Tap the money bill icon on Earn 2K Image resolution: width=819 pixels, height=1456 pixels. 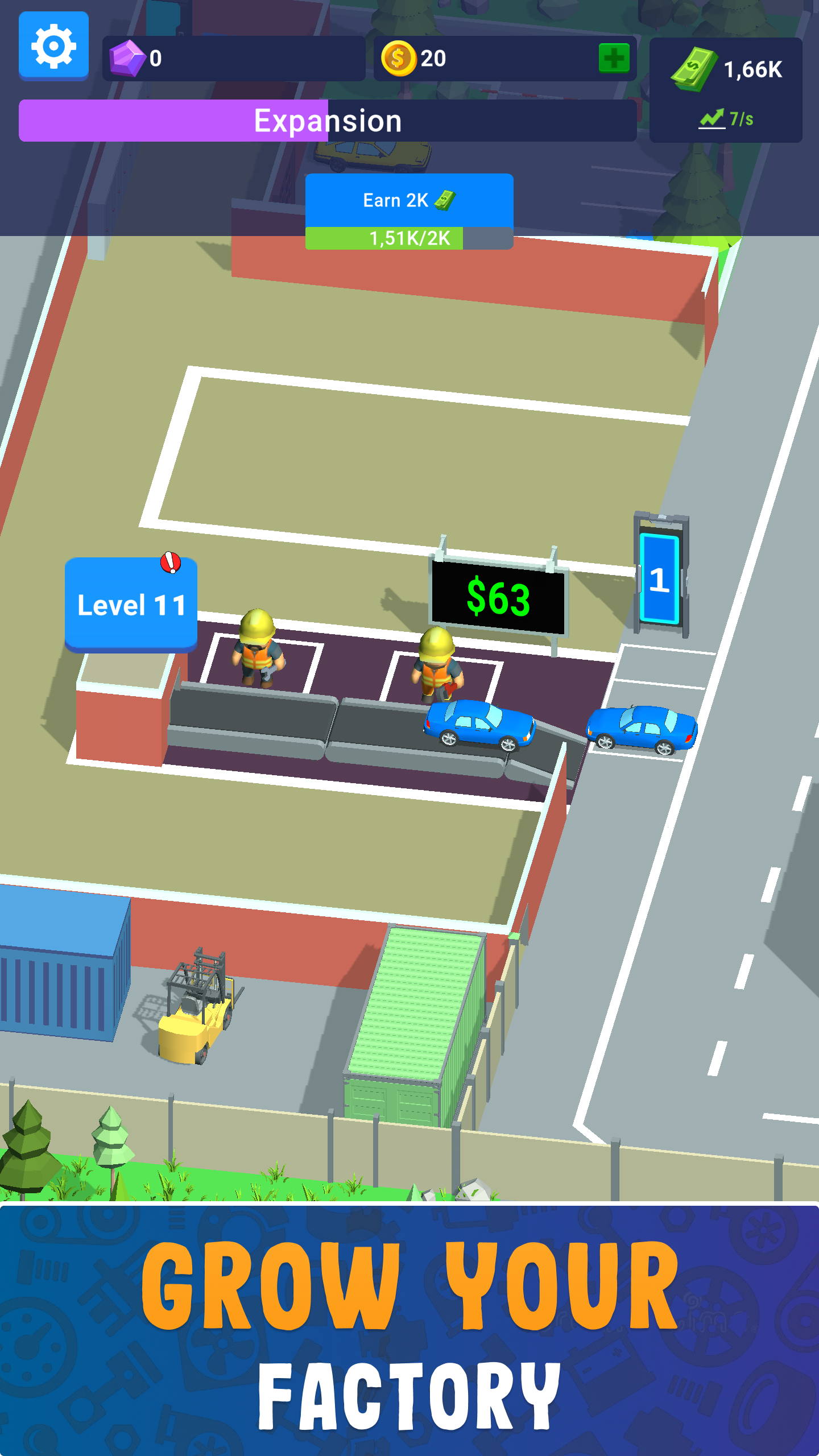coord(445,200)
